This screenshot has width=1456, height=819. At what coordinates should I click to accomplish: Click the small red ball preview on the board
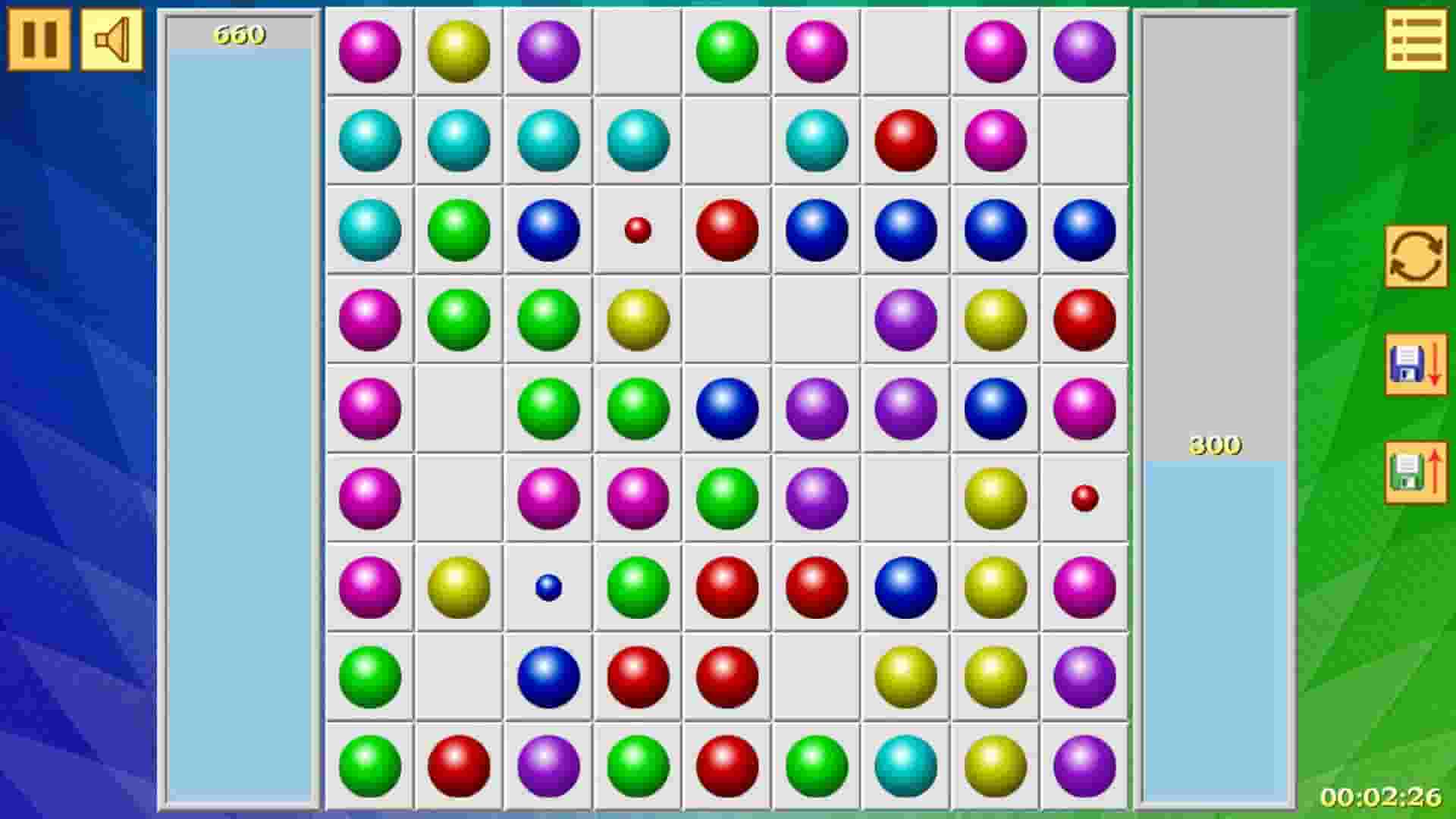(637, 230)
